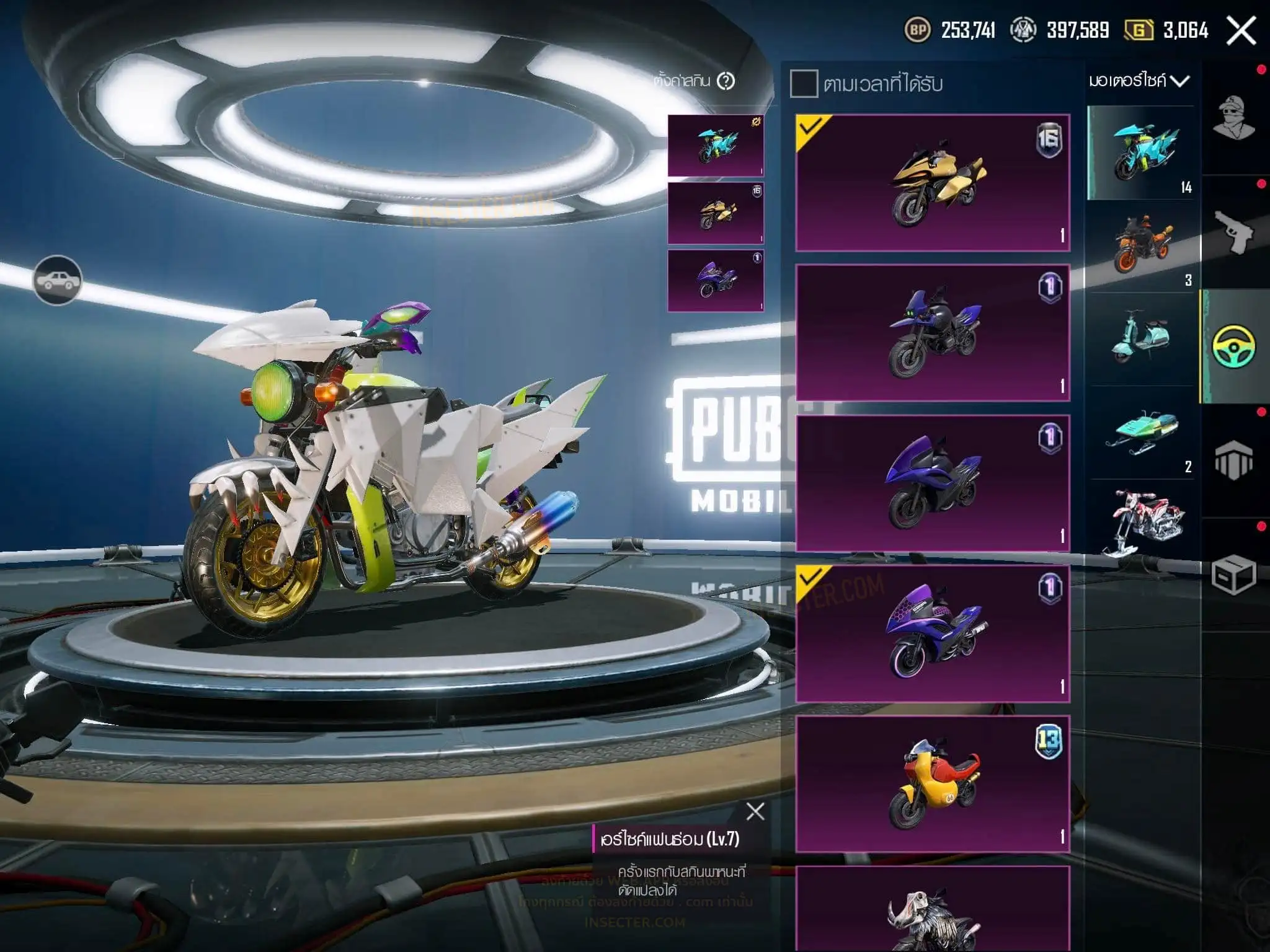The image size is (1270, 952).
Task: Pick the purple hexagon-pattern sport bike skin
Action: coord(933,633)
